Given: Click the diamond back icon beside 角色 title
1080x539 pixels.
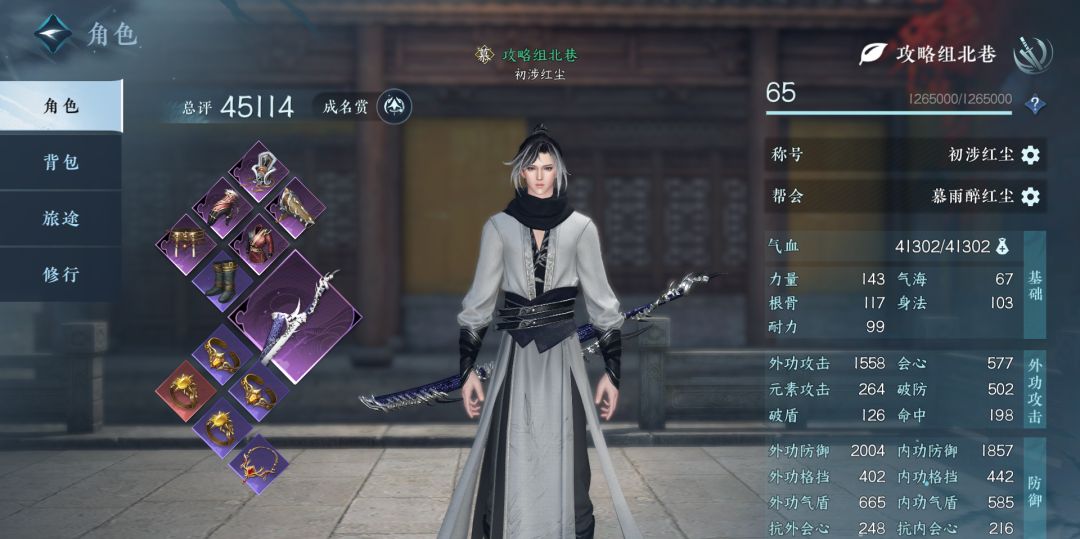Looking at the screenshot, I should 53,35.
